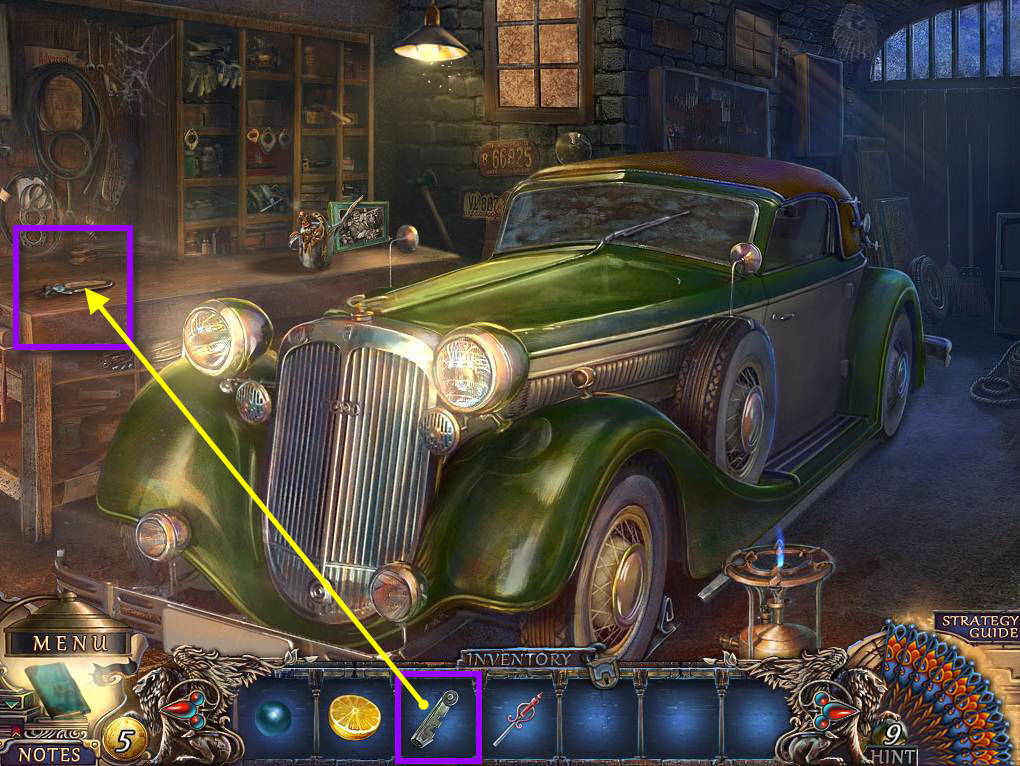This screenshot has height=766, width=1020.
Task: Open the Strategy Guide
Action: [979, 627]
